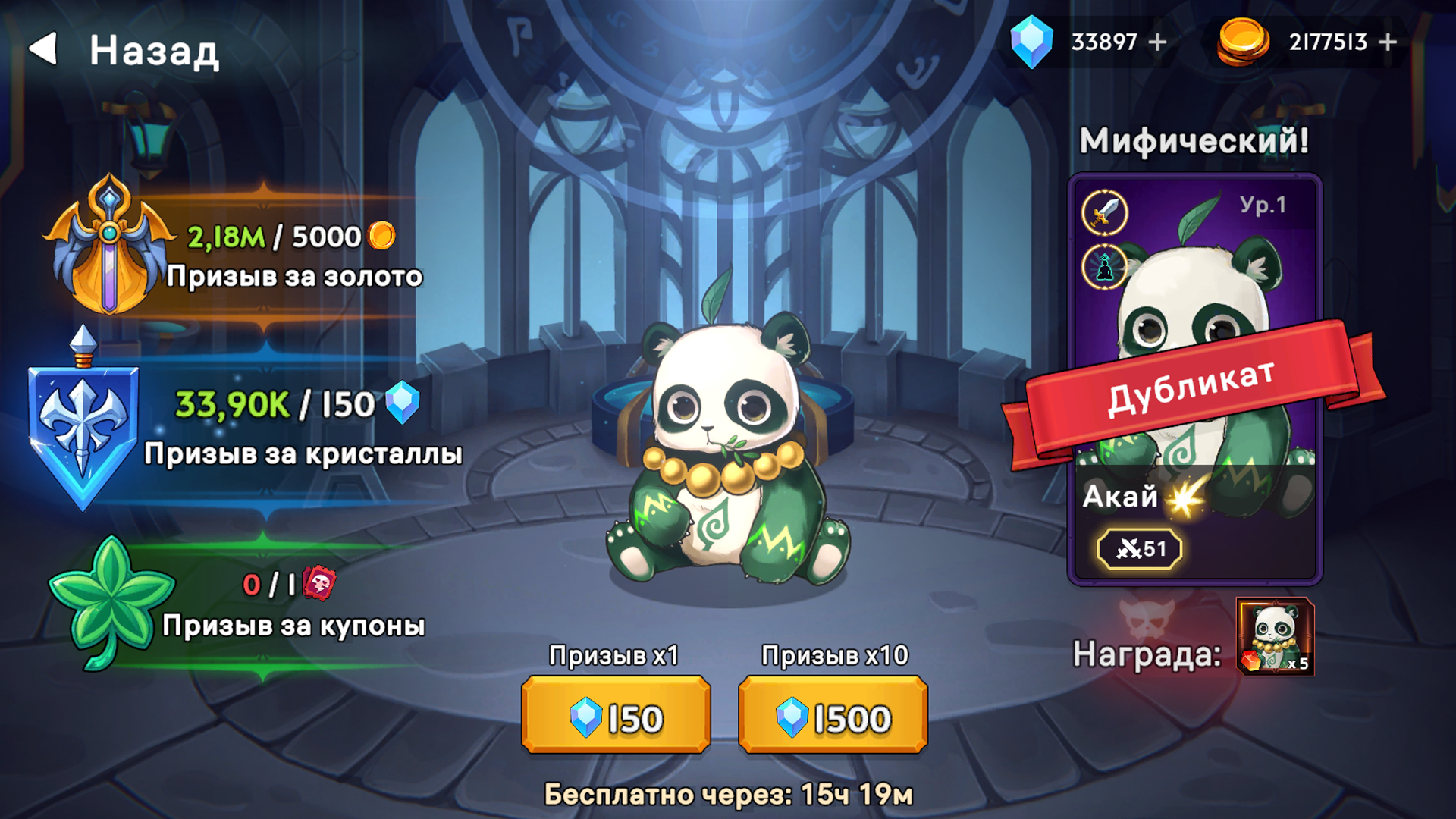Screen dimensions: 1456x819
Task: Add more crystals with the plus button
Action: pos(1157,42)
